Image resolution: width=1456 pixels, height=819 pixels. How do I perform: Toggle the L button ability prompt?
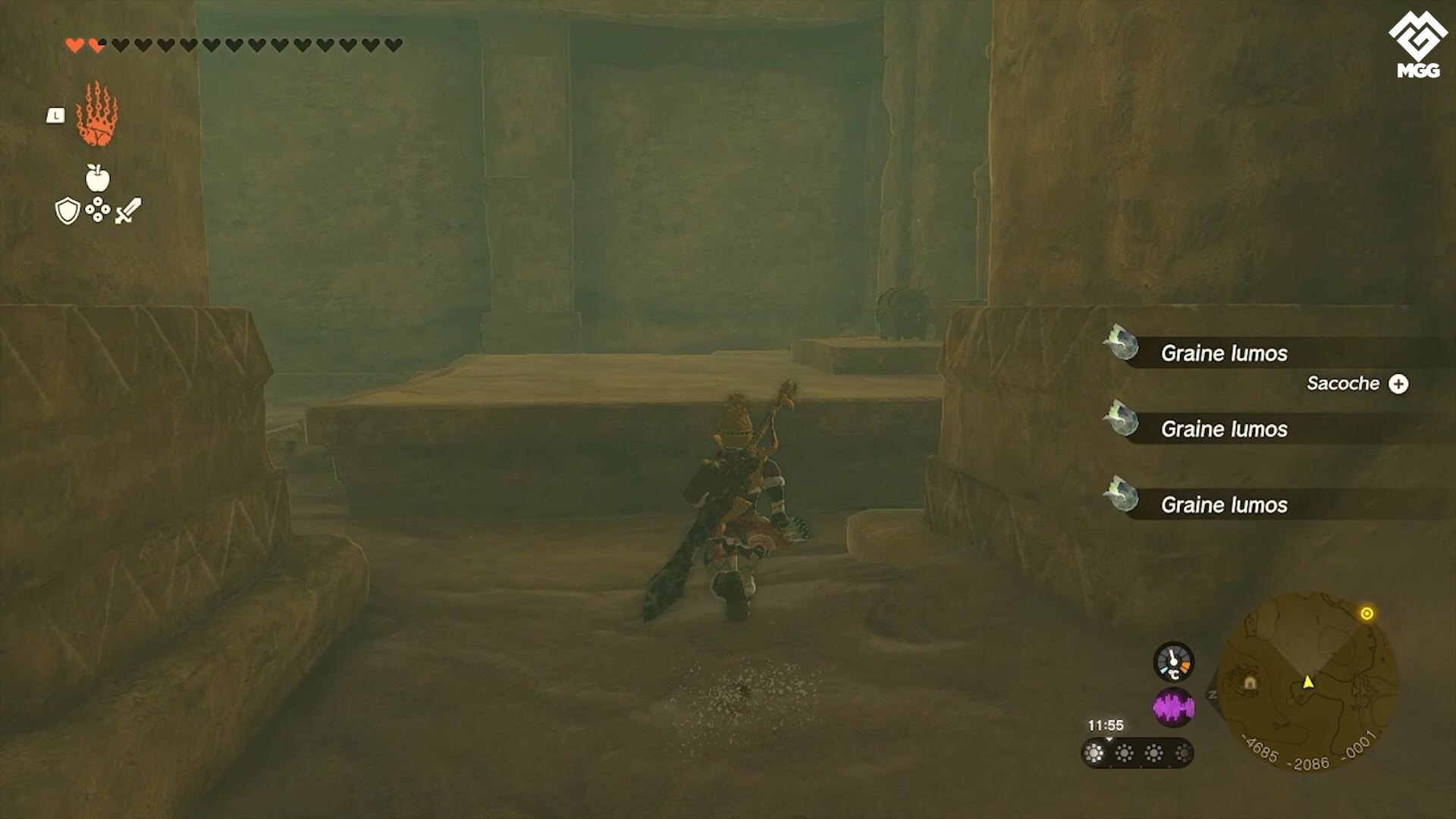click(56, 114)
